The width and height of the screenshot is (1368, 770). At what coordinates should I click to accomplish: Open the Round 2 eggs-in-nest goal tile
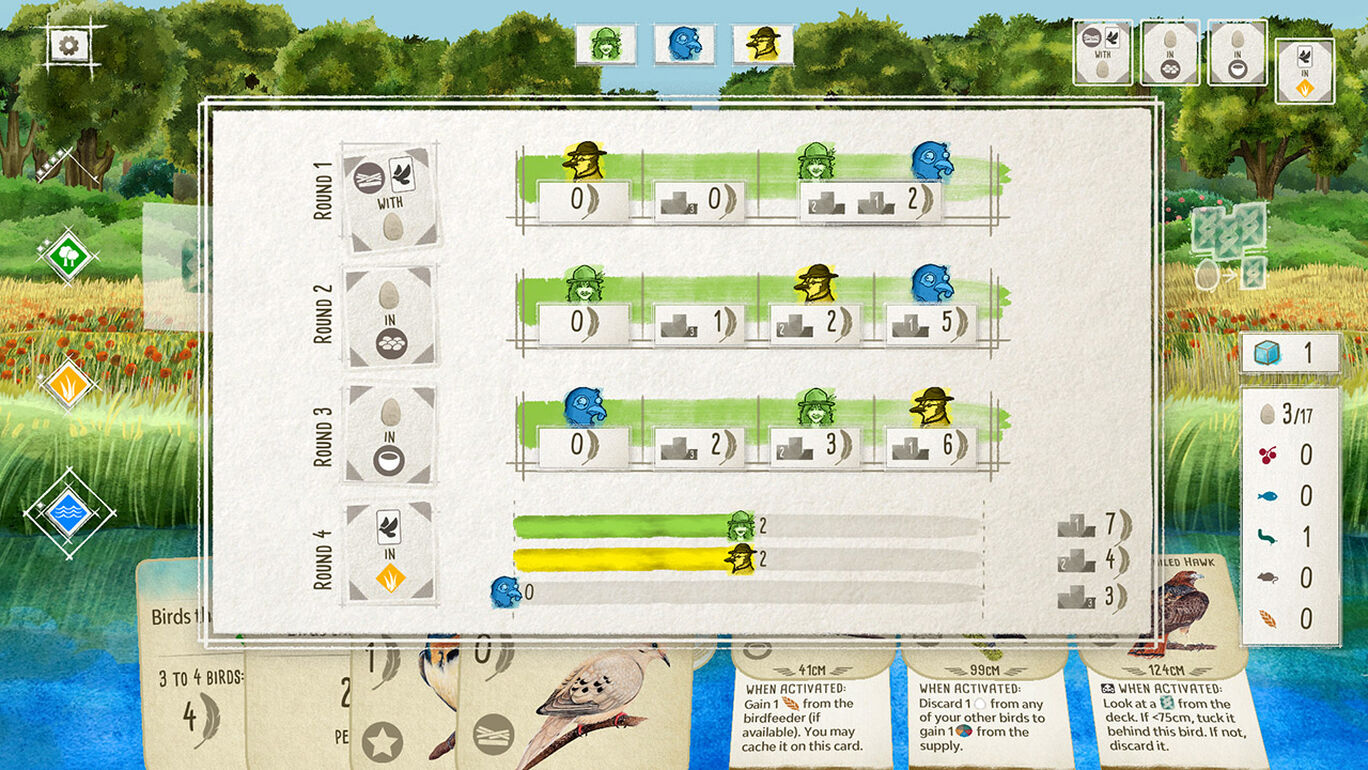[390, 316]
